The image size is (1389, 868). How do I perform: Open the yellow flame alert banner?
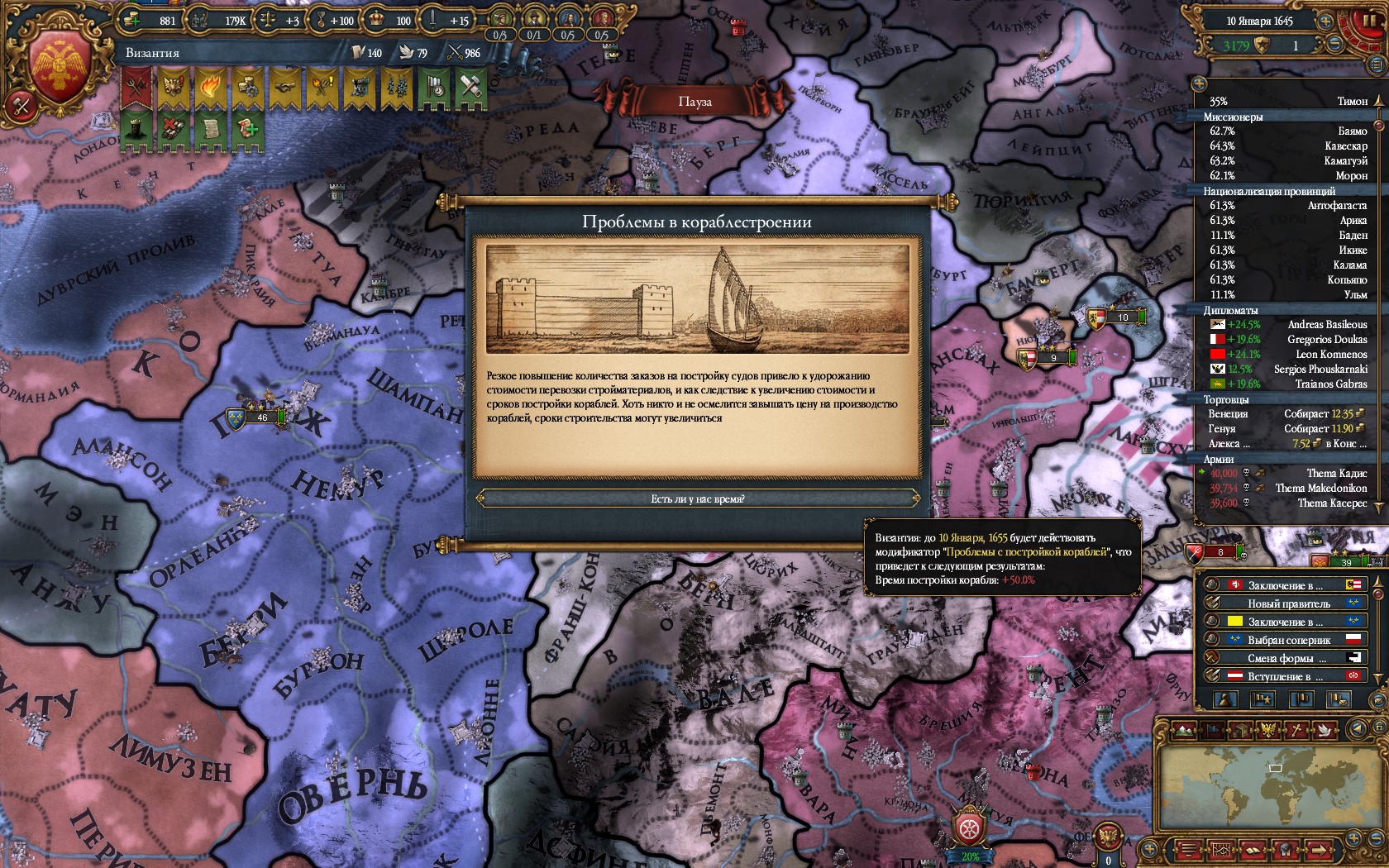click(210, 87)
